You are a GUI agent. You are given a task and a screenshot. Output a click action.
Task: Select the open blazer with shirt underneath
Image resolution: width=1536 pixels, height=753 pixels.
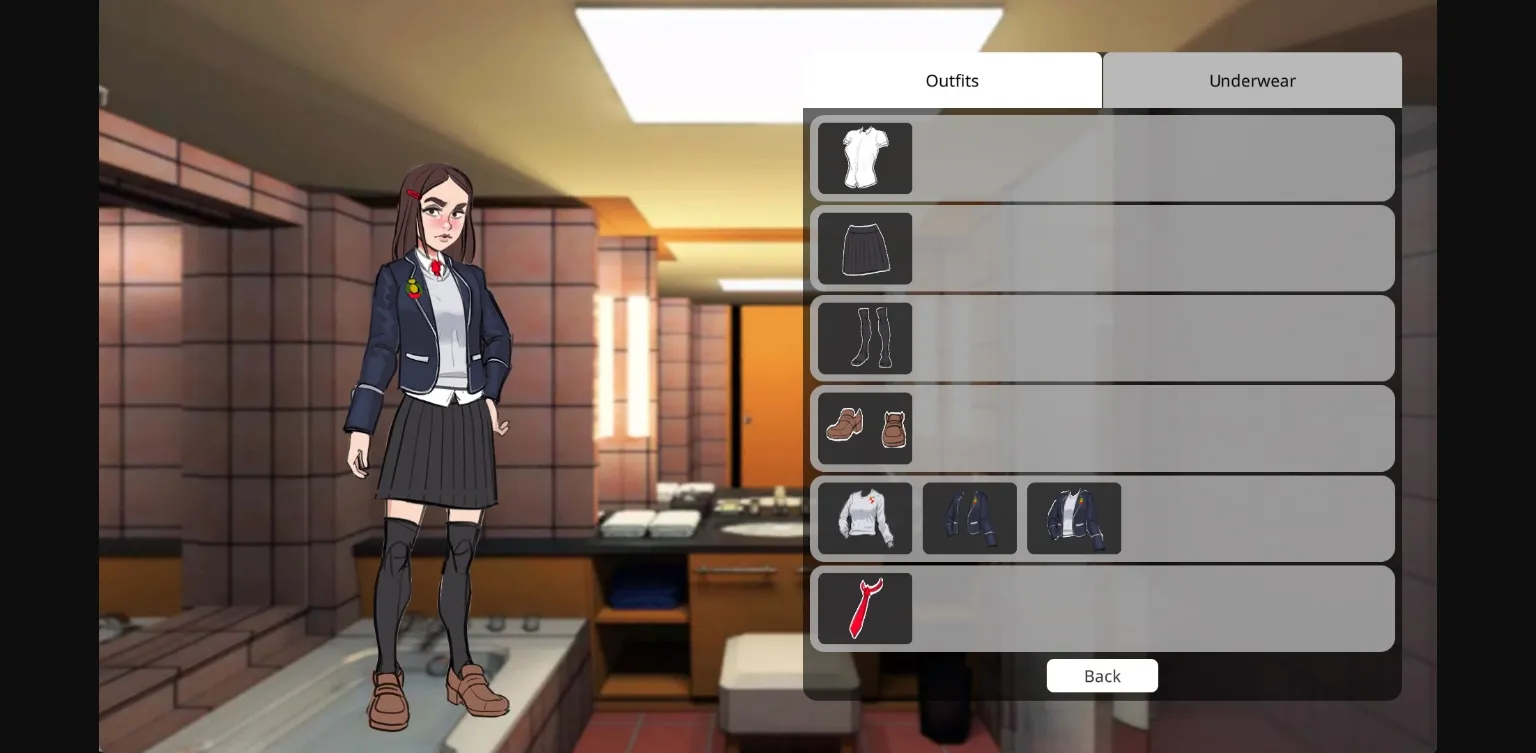tap(1073, 518)
